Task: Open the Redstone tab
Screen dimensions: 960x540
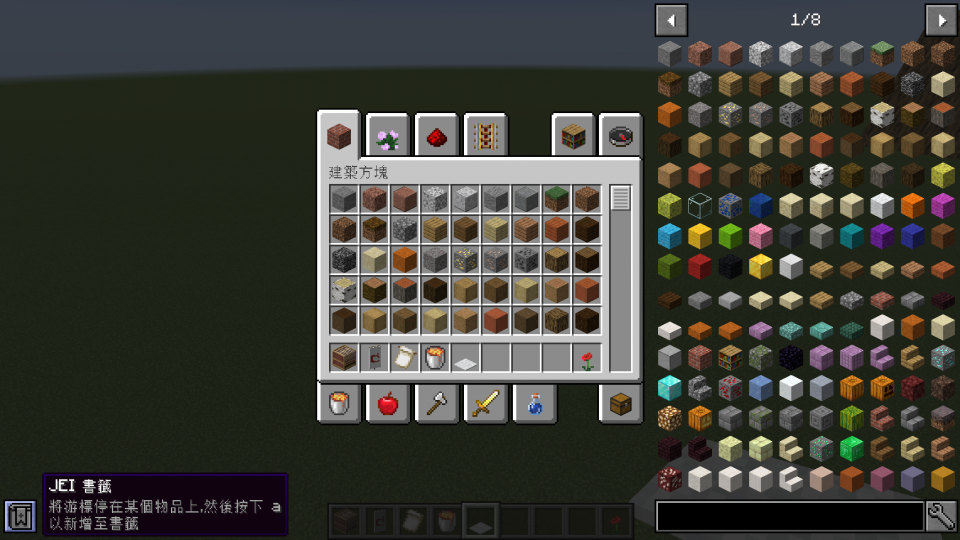Action: coord(436,136)
